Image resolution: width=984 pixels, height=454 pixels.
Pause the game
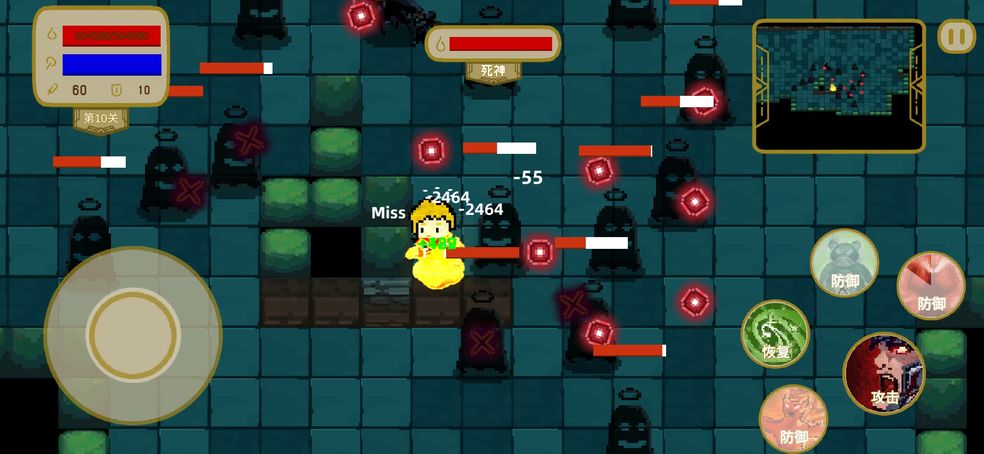pos(956,37)
